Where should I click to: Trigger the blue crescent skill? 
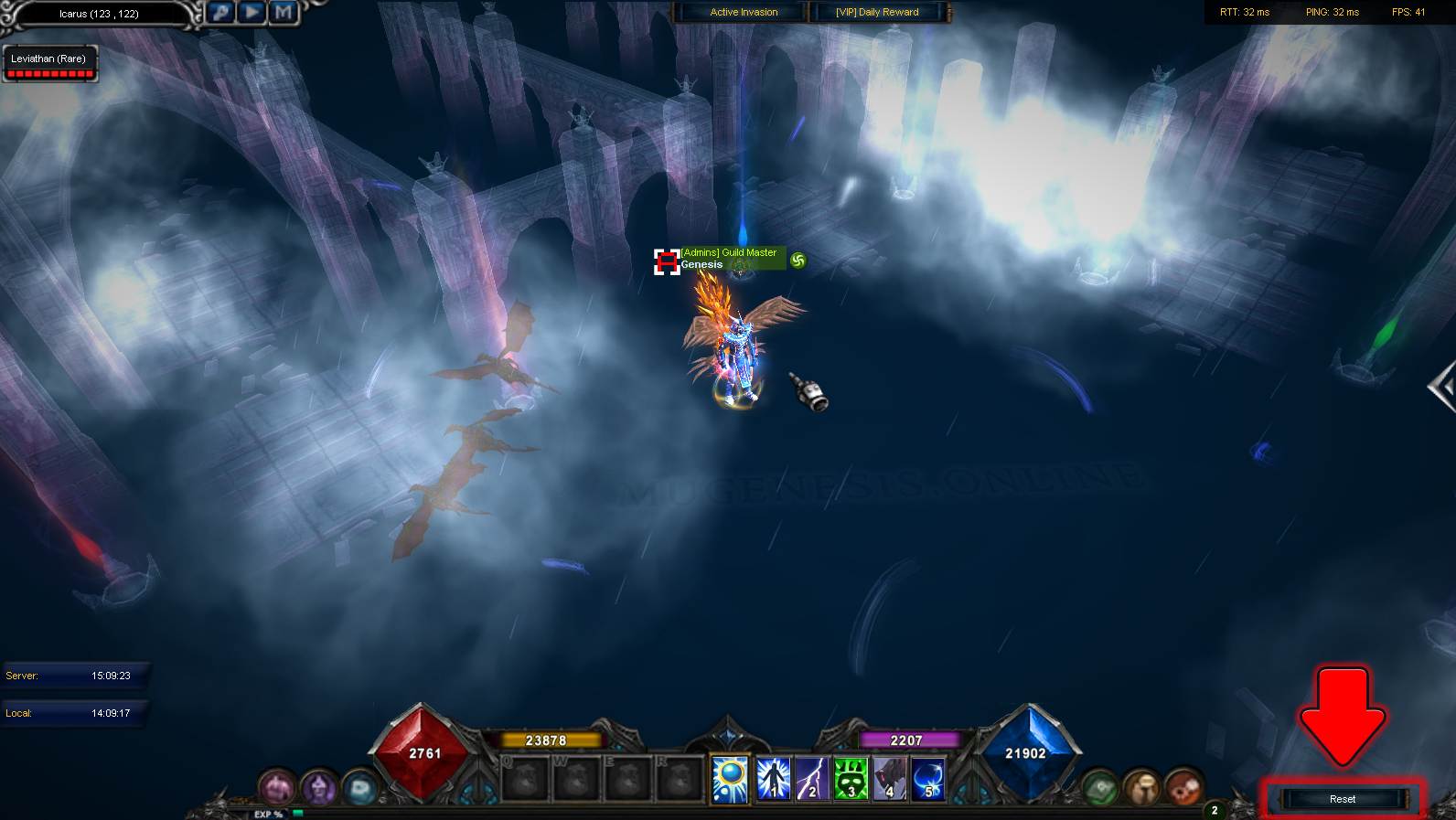point(927,780)
